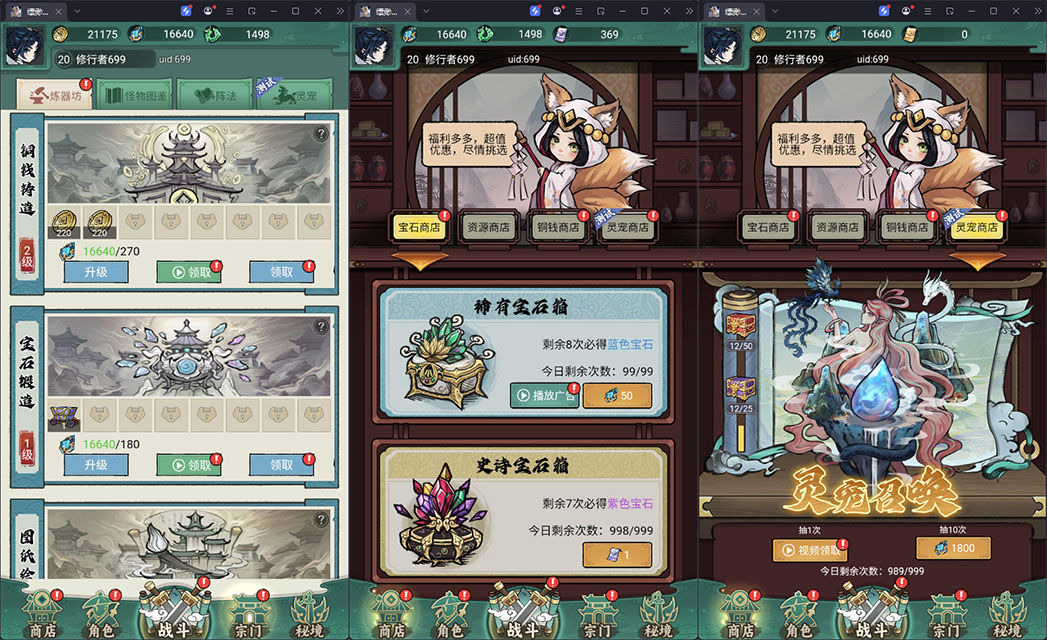The image size is (1047, 640).
Task: Purchase 史诗宝石箱 with the 1-ticket button
Action: click(x=617, y=555)
